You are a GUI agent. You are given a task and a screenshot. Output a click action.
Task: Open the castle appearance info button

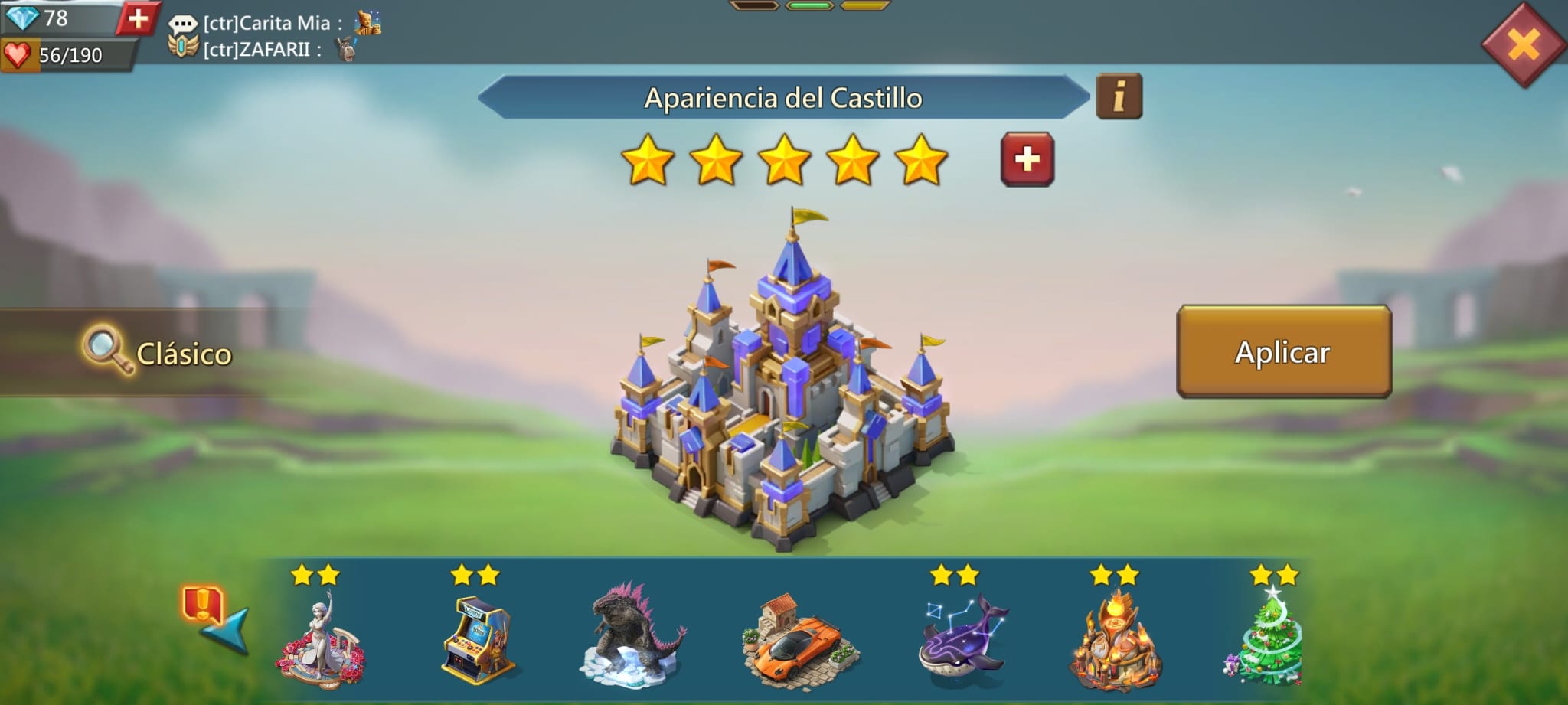click(x=1119, y=96)
